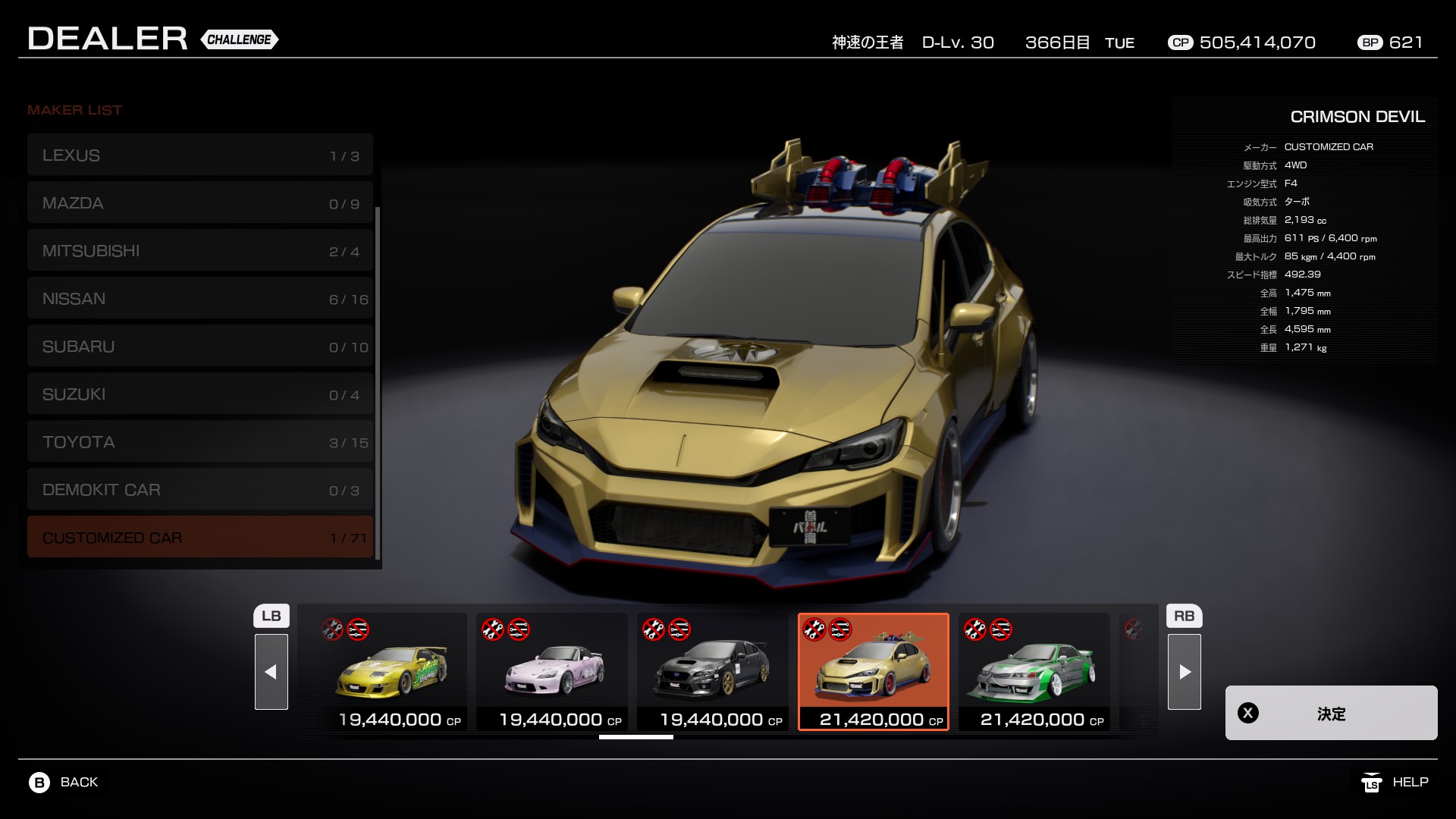
Task: Select the CUSTOMIZED CAR category
Action: 199,538
